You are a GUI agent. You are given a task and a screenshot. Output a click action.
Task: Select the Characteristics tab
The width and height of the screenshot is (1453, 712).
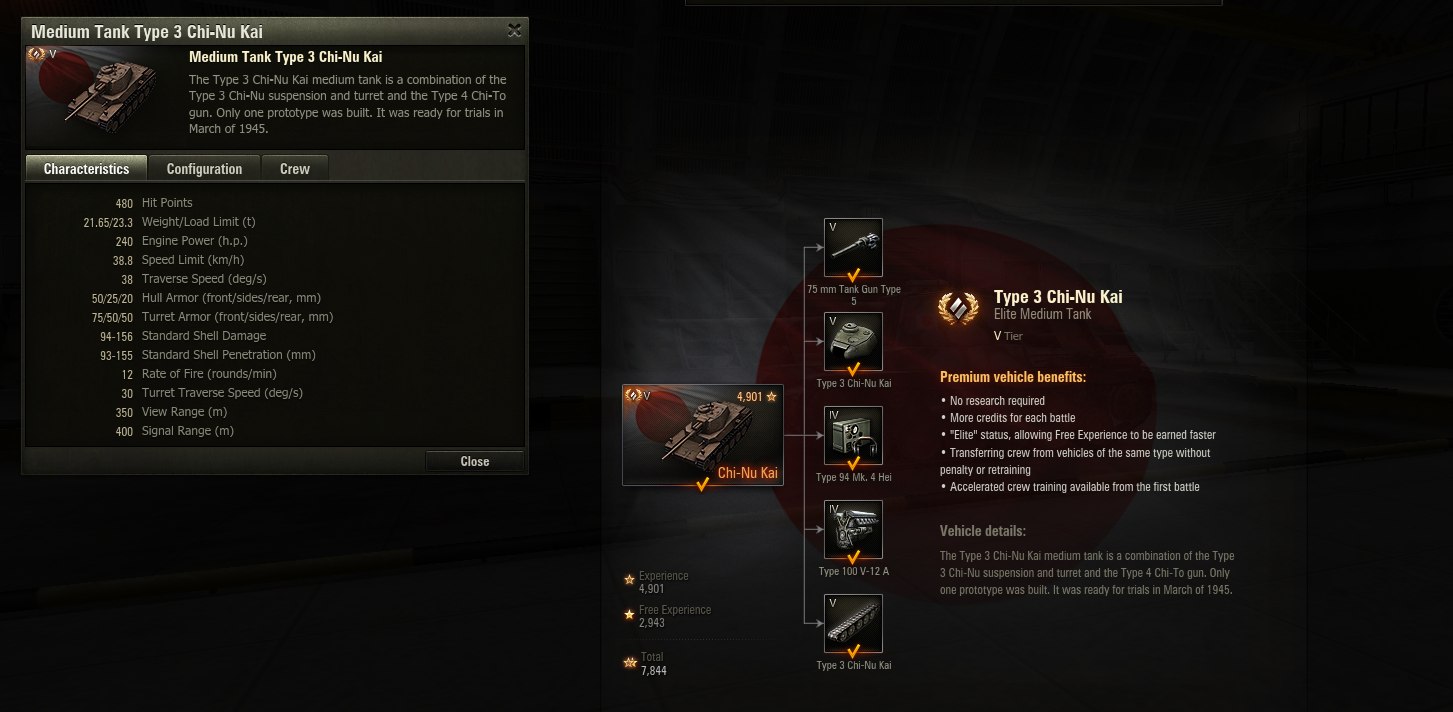point(86,169)
